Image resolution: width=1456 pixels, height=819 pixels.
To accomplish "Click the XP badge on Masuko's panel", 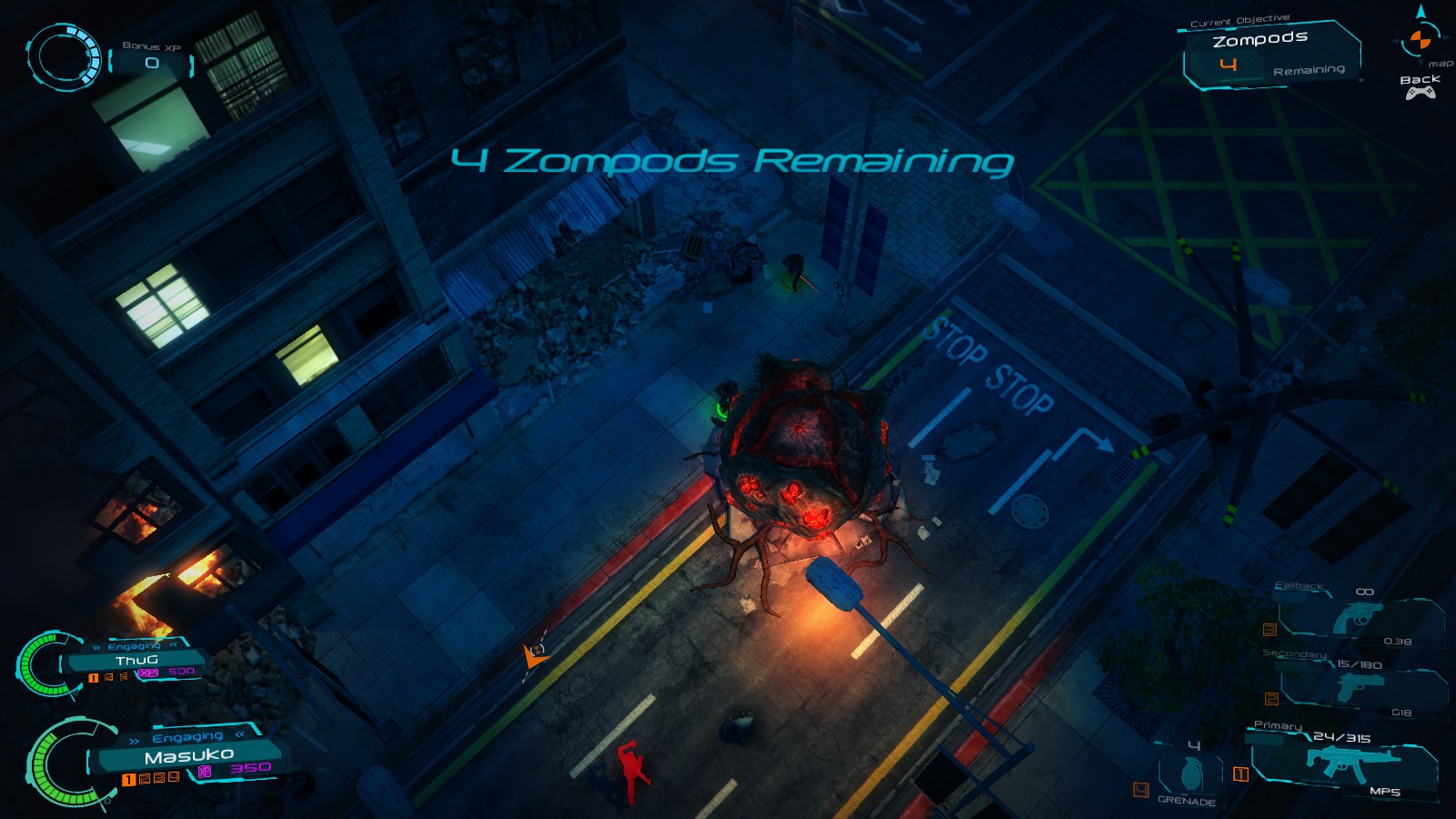I will (206, 773).
